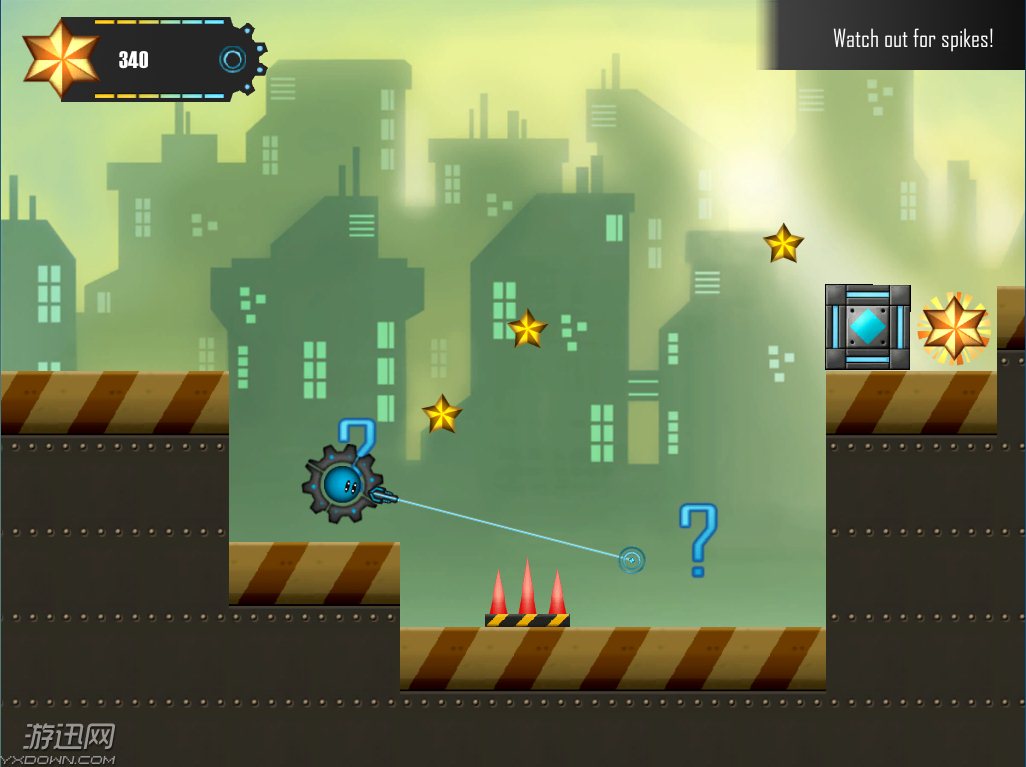Select the orange star emblem beside the score
Image resolution: width=1026 pixels, height=767 pixels.
coord(60,59)
